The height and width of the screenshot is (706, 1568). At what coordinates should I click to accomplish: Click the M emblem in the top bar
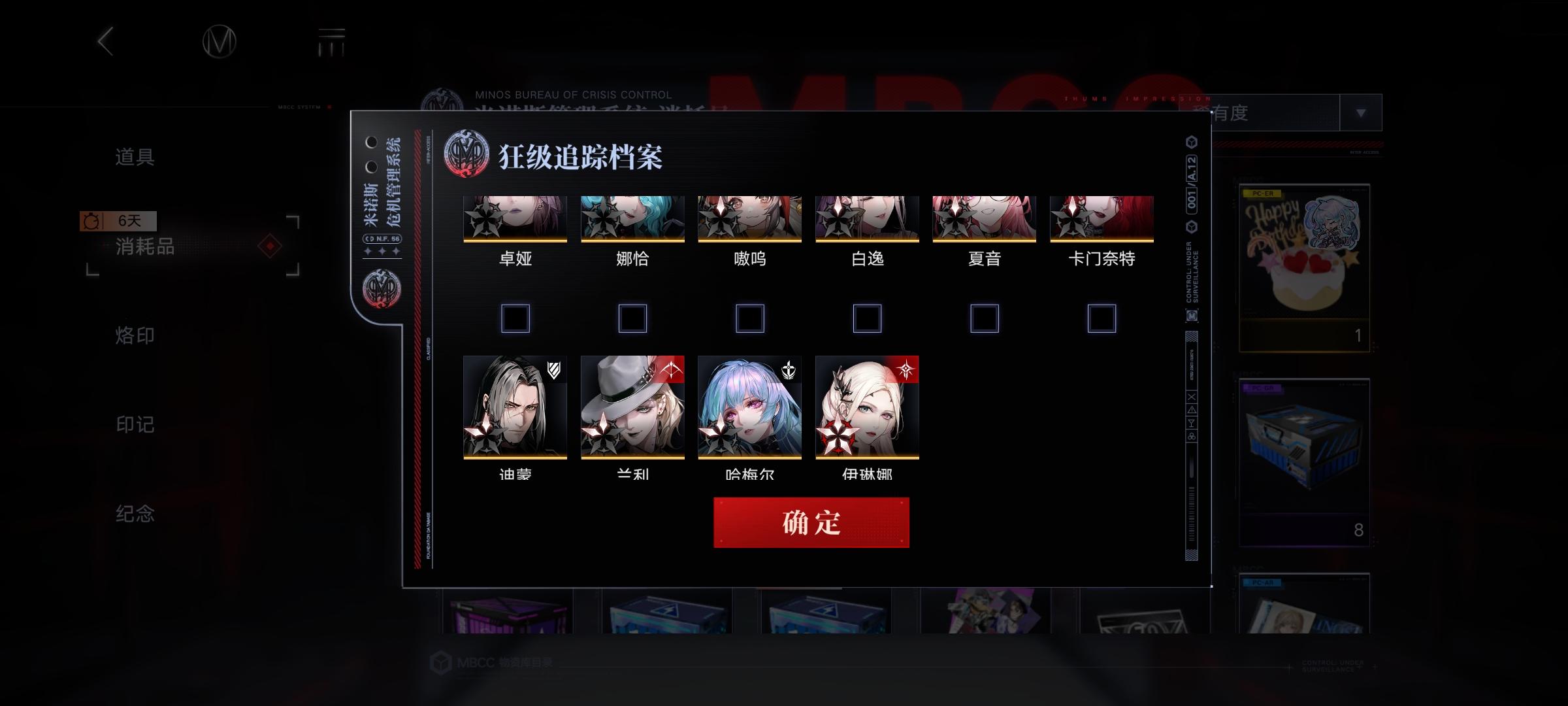(x=220, y=41)
